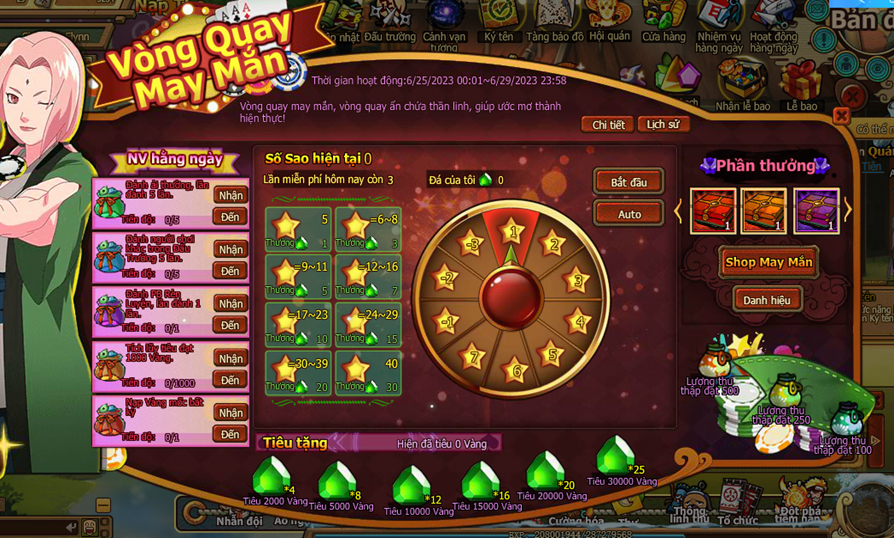Claim the Nạp Vàng quest with Nhận
The height and width of the screenshot is (538, 894).
[x=231, y=413]
